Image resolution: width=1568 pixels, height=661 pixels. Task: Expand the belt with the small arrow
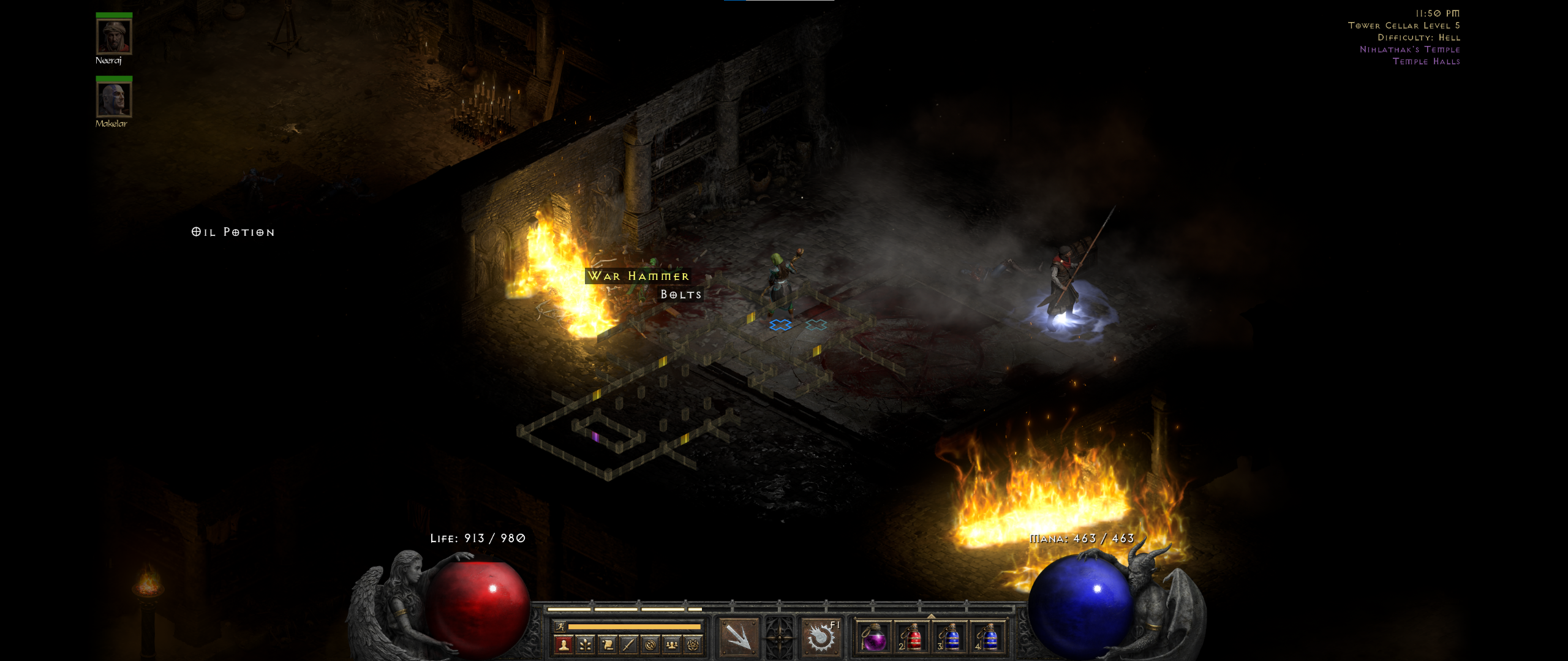coord(931,616)
